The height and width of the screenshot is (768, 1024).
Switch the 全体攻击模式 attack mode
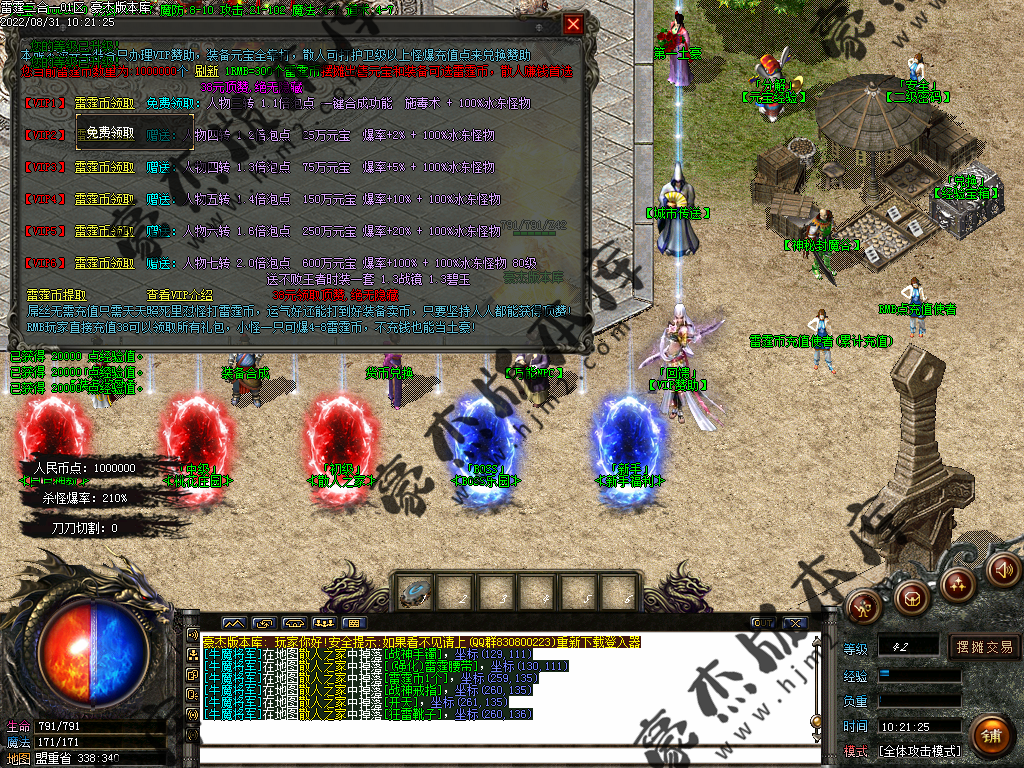tap(919, 751)
